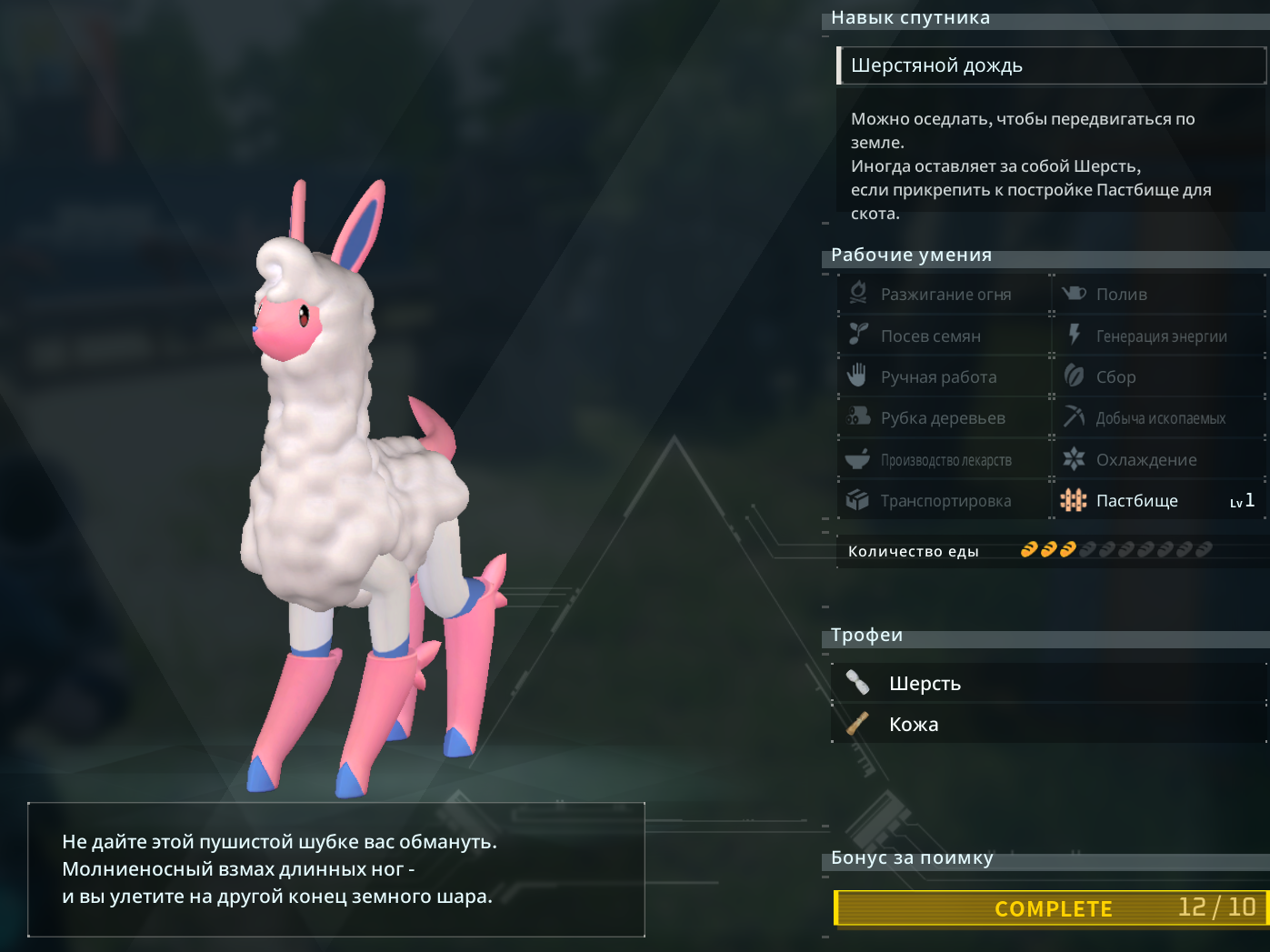
Task: Click the Производство лекарств work skill
Action: click(944, 460)
